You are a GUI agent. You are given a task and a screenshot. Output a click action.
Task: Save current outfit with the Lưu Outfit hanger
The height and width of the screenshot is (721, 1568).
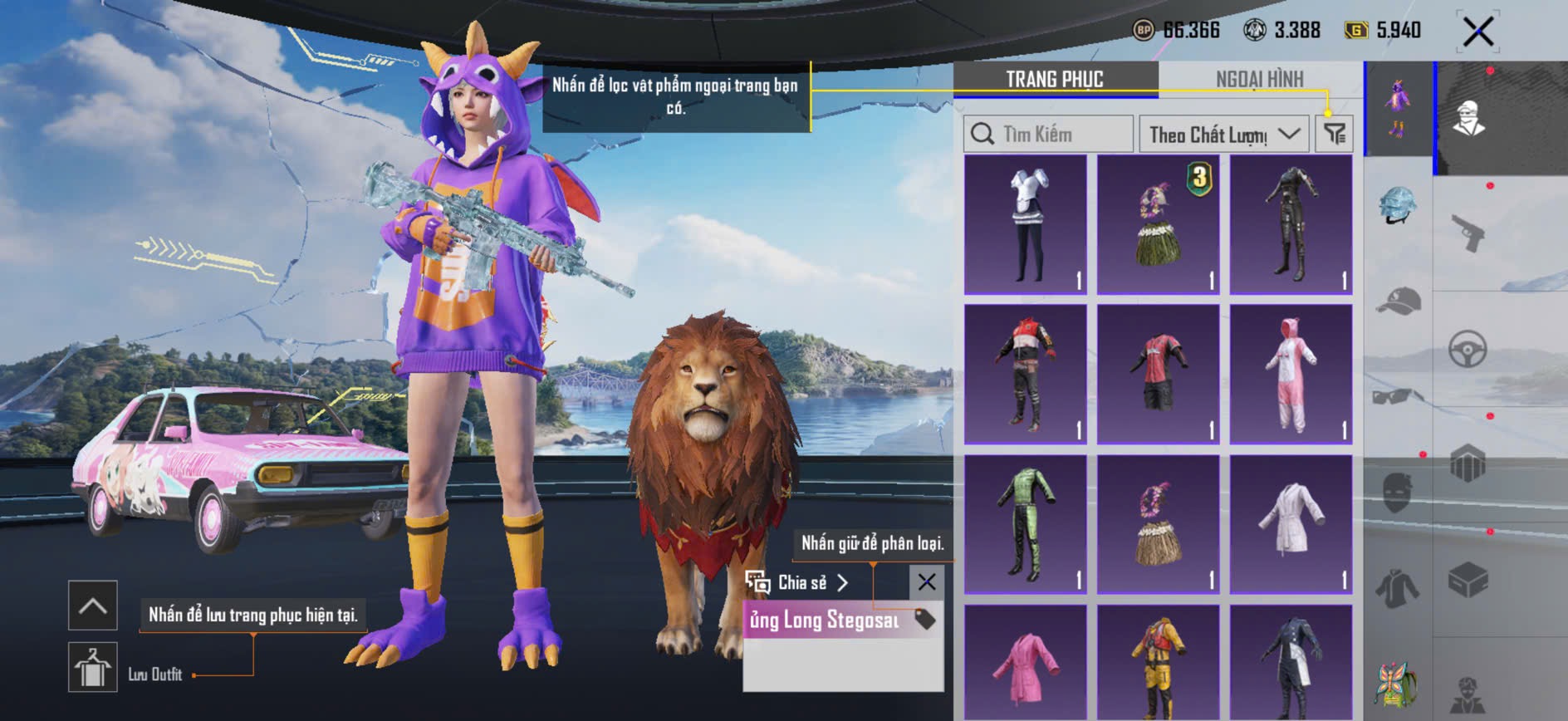tap(92, 667)
